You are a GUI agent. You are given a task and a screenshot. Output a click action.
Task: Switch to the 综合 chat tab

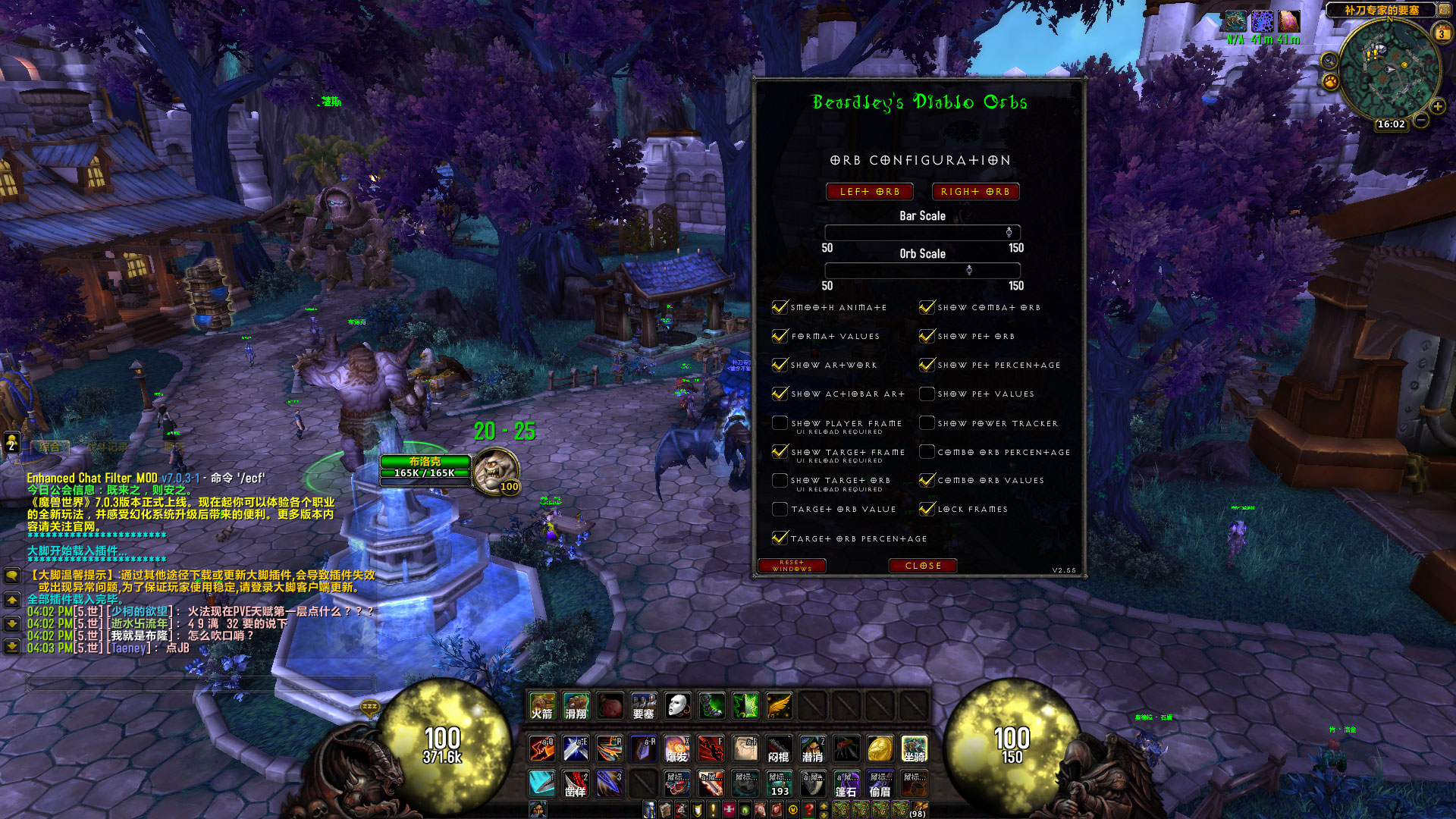[49, 446]
